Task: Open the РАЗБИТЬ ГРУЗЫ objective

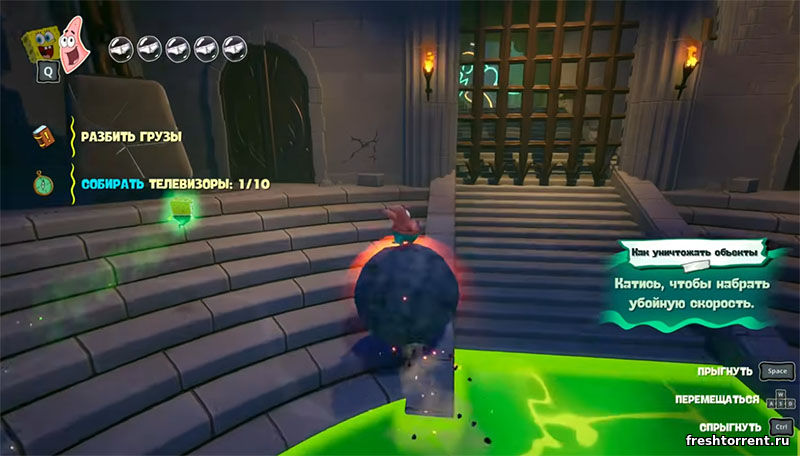Action: 130,135
